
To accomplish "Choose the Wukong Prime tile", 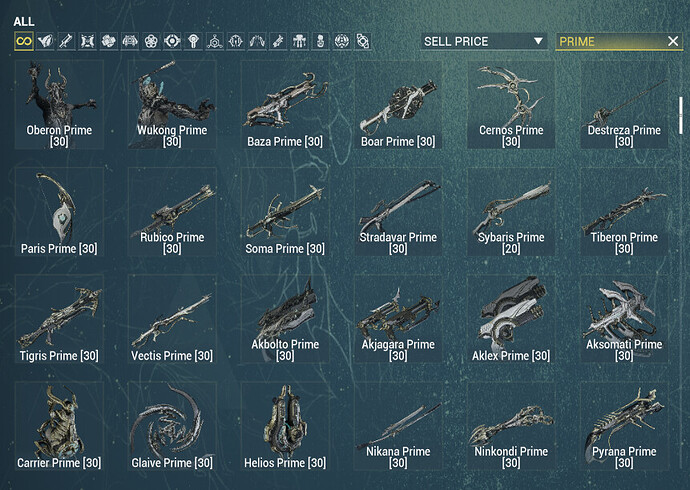I will (172, 105).
